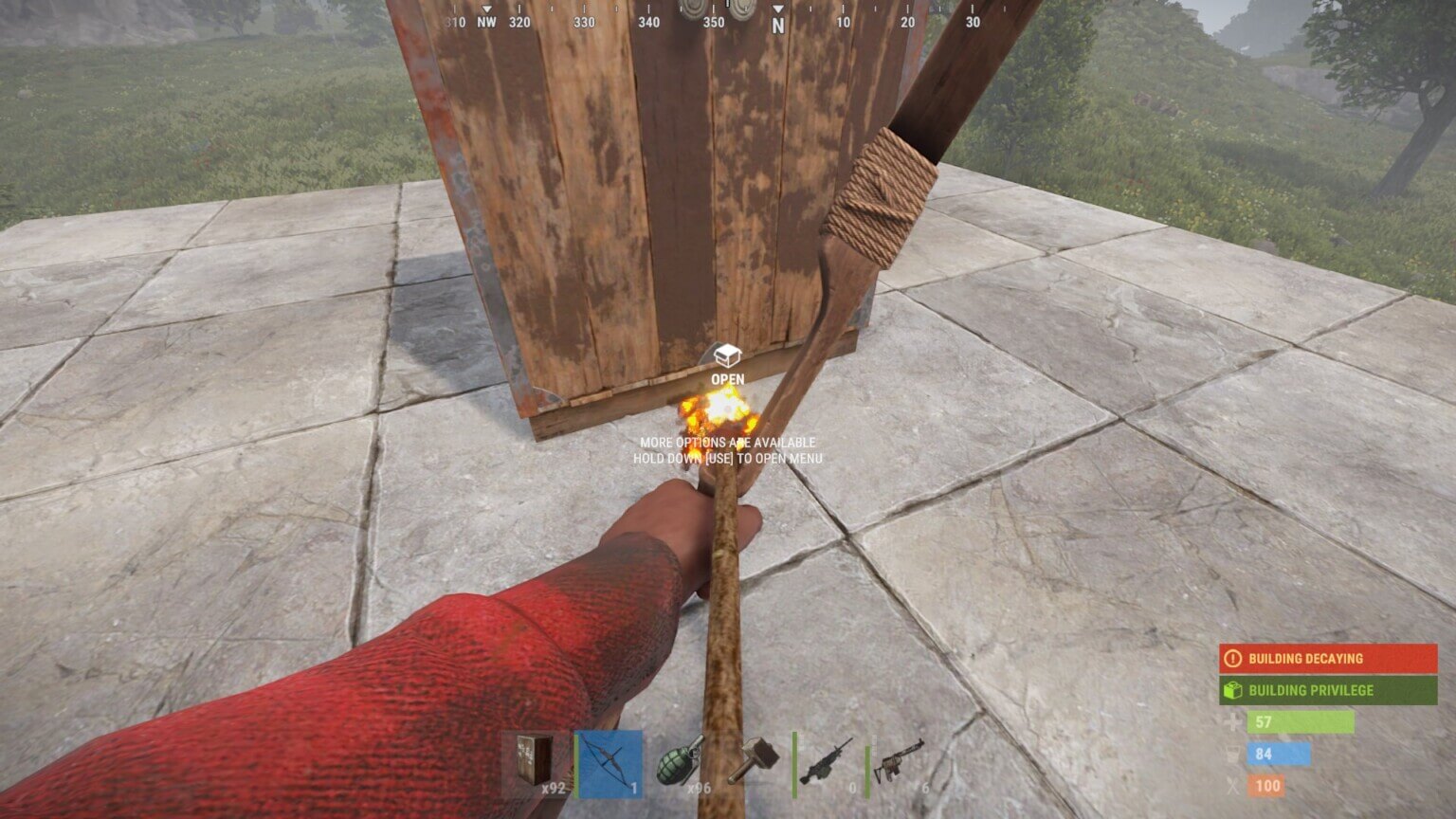Click the hunger utensils icon
This screenshot has height=819, width=1456.
[x=1232, y=786]
